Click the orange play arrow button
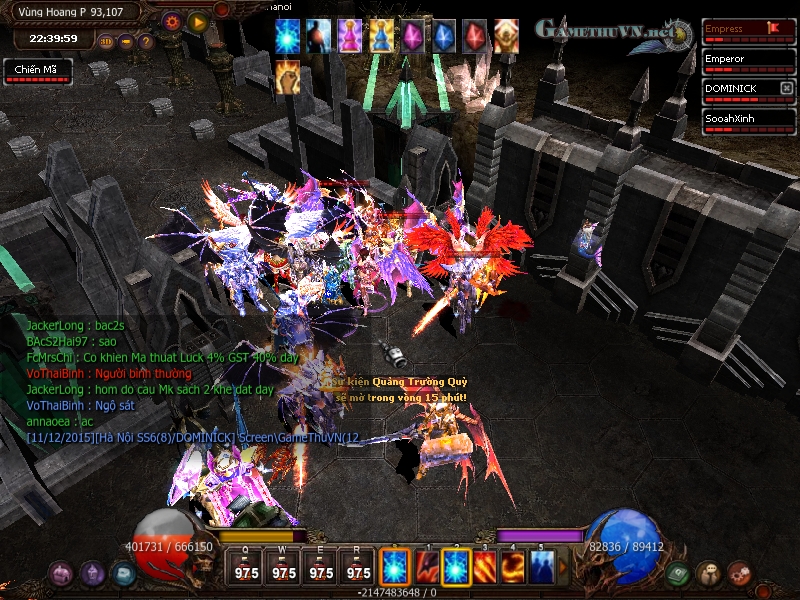Screen dimensions: 800x600 199,20
